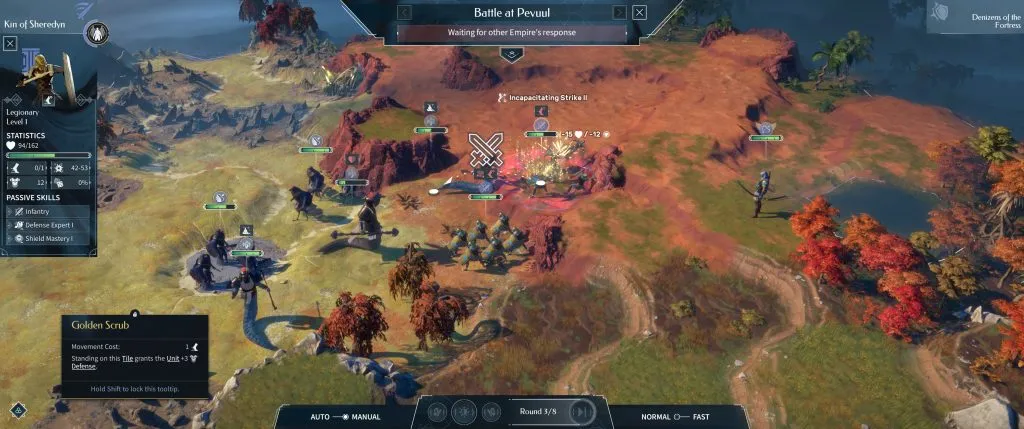Select the Infantry passive skill
The height and width of the screenshot is (429, 1024).
click(30, 212)
